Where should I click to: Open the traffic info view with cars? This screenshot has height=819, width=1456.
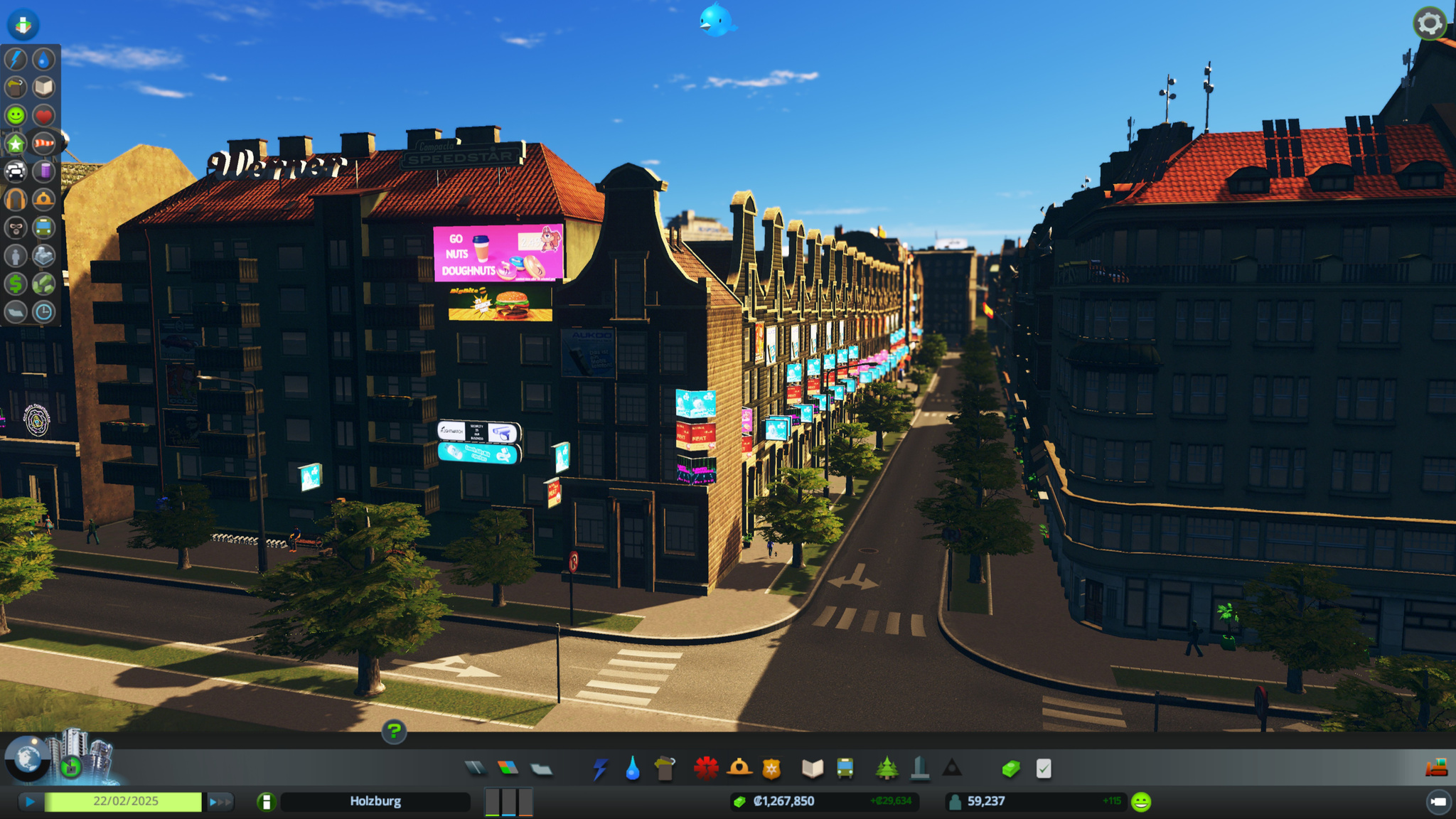[x=16, y=171]
